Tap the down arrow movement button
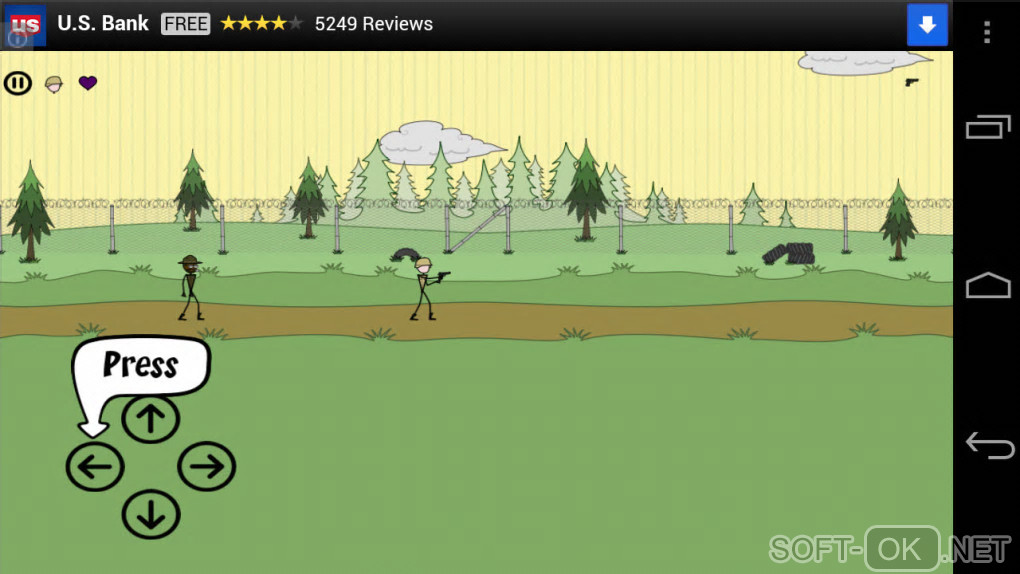1020x574 pixels. pyautogui.click(x=151, y=516)
